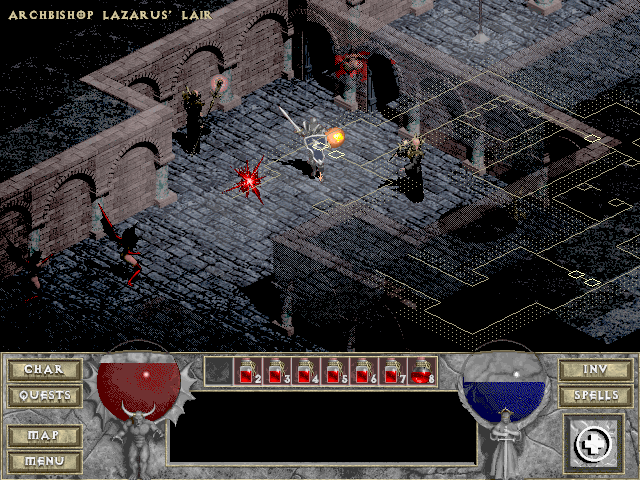Open the CHAR character sheet
640x480 pixels.
coord(45,370)
